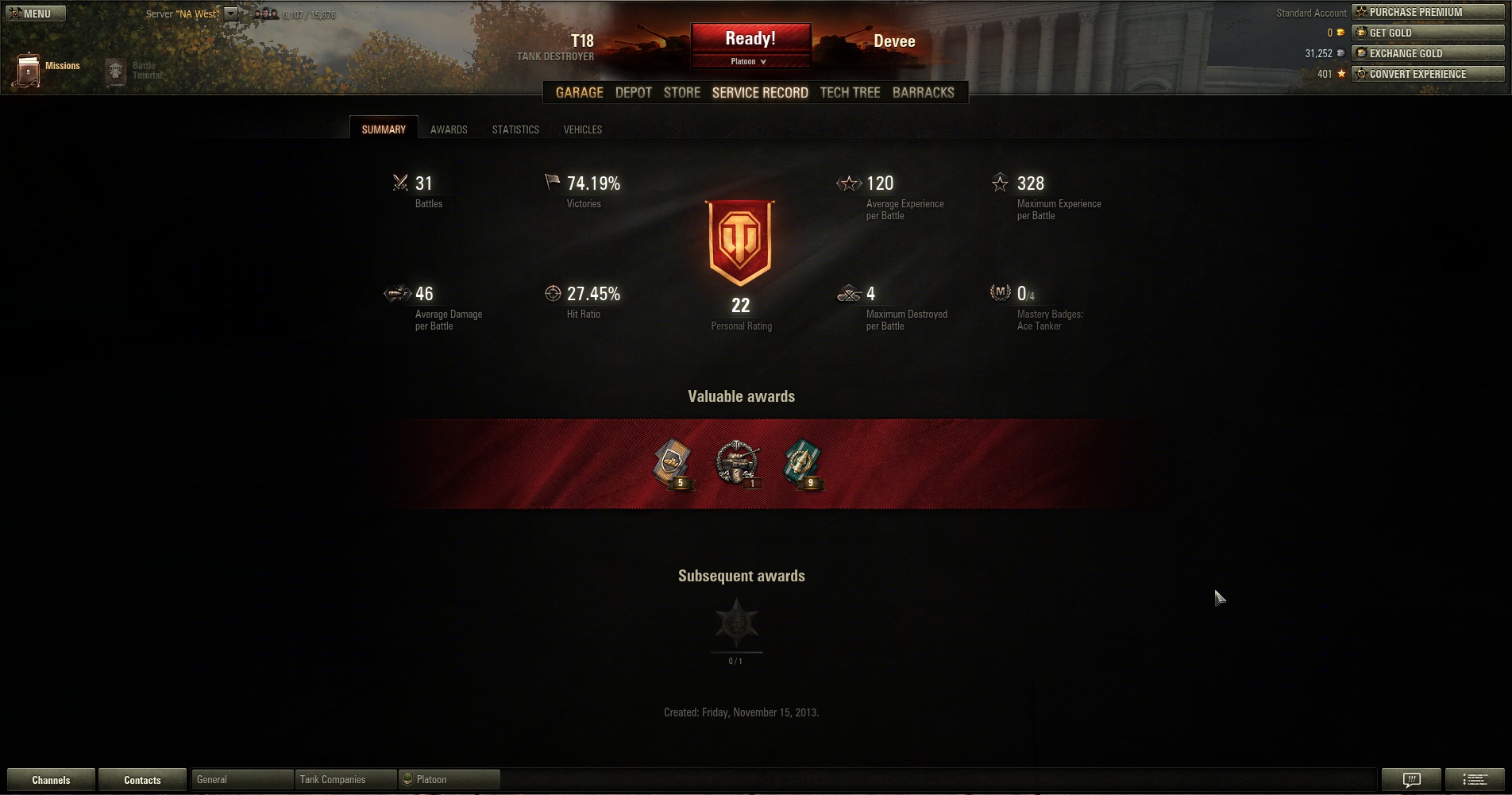This screenshot has width=1512, height=795.
Task: Show the Statistics tab
Action: pos(515,129)
